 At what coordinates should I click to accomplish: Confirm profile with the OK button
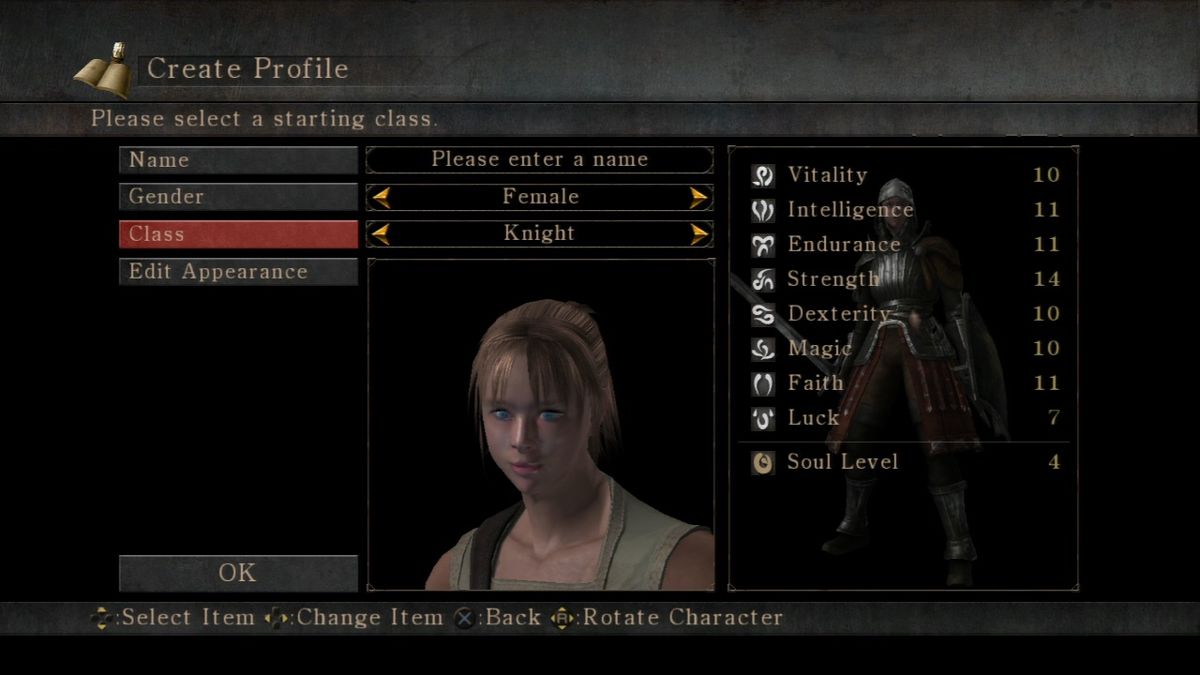[238, 573]
